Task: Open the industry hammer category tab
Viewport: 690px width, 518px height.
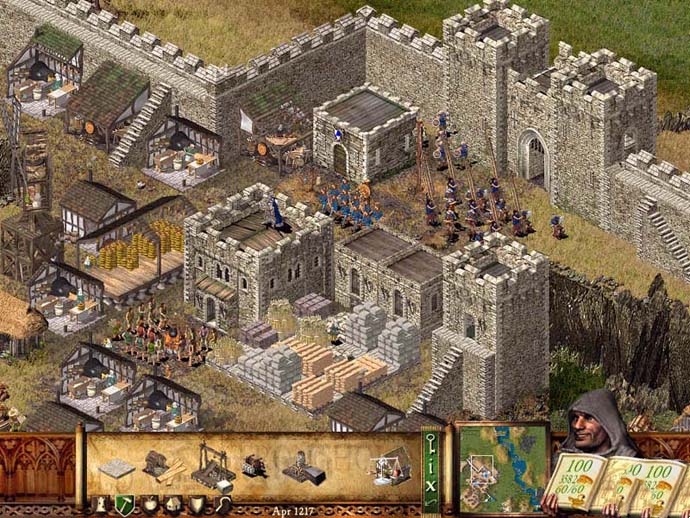Action: point(125,504)
